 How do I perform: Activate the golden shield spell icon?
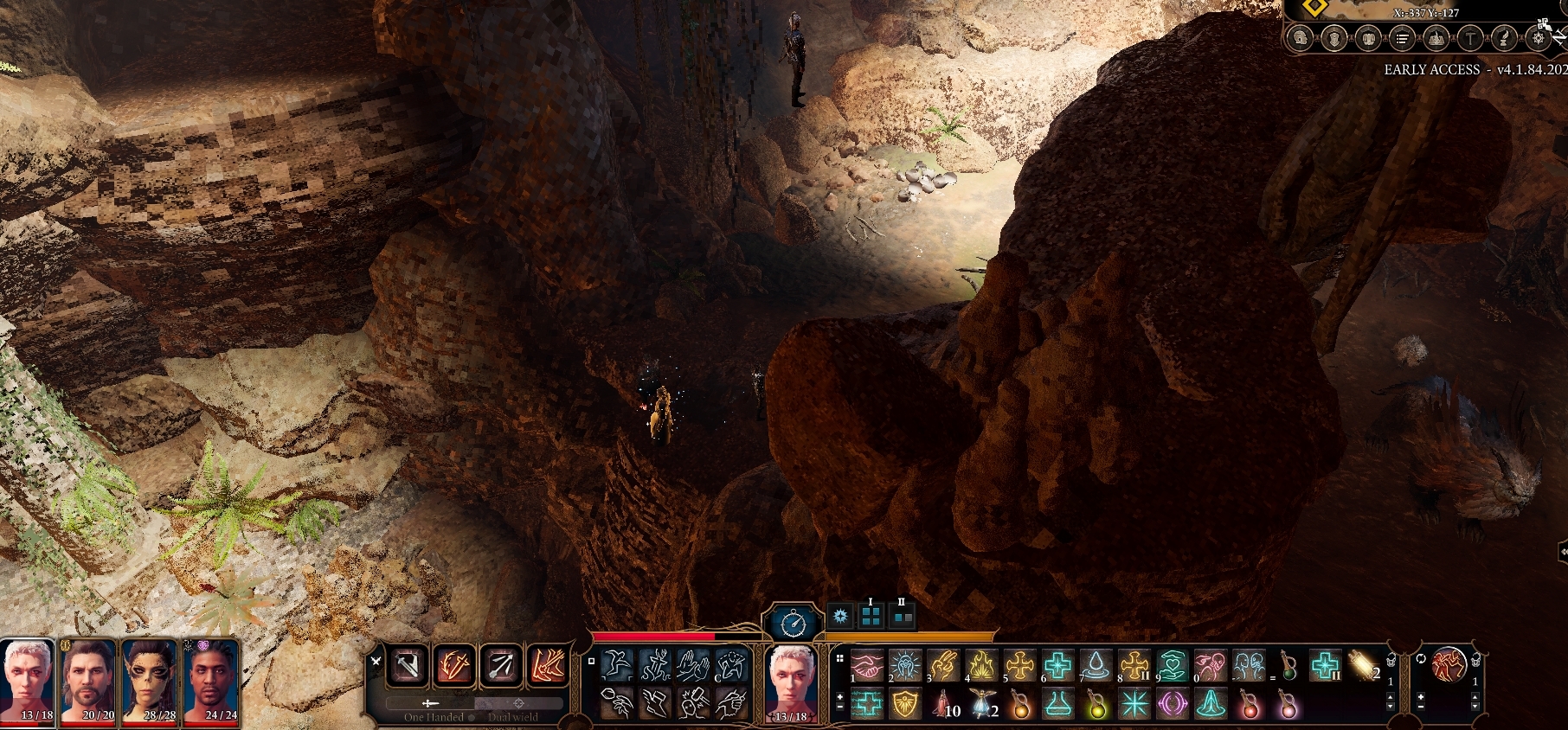pyautogui.click(x=905, y=705)
